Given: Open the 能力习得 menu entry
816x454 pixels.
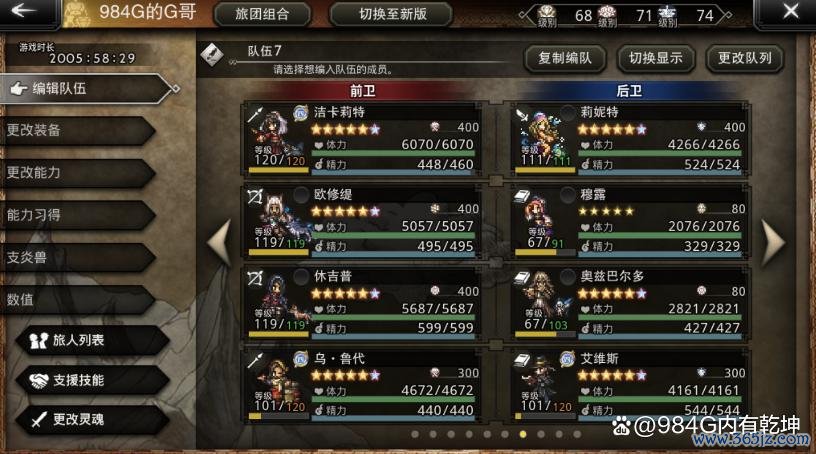Looking at the screenshot, I should click(70, 214).
